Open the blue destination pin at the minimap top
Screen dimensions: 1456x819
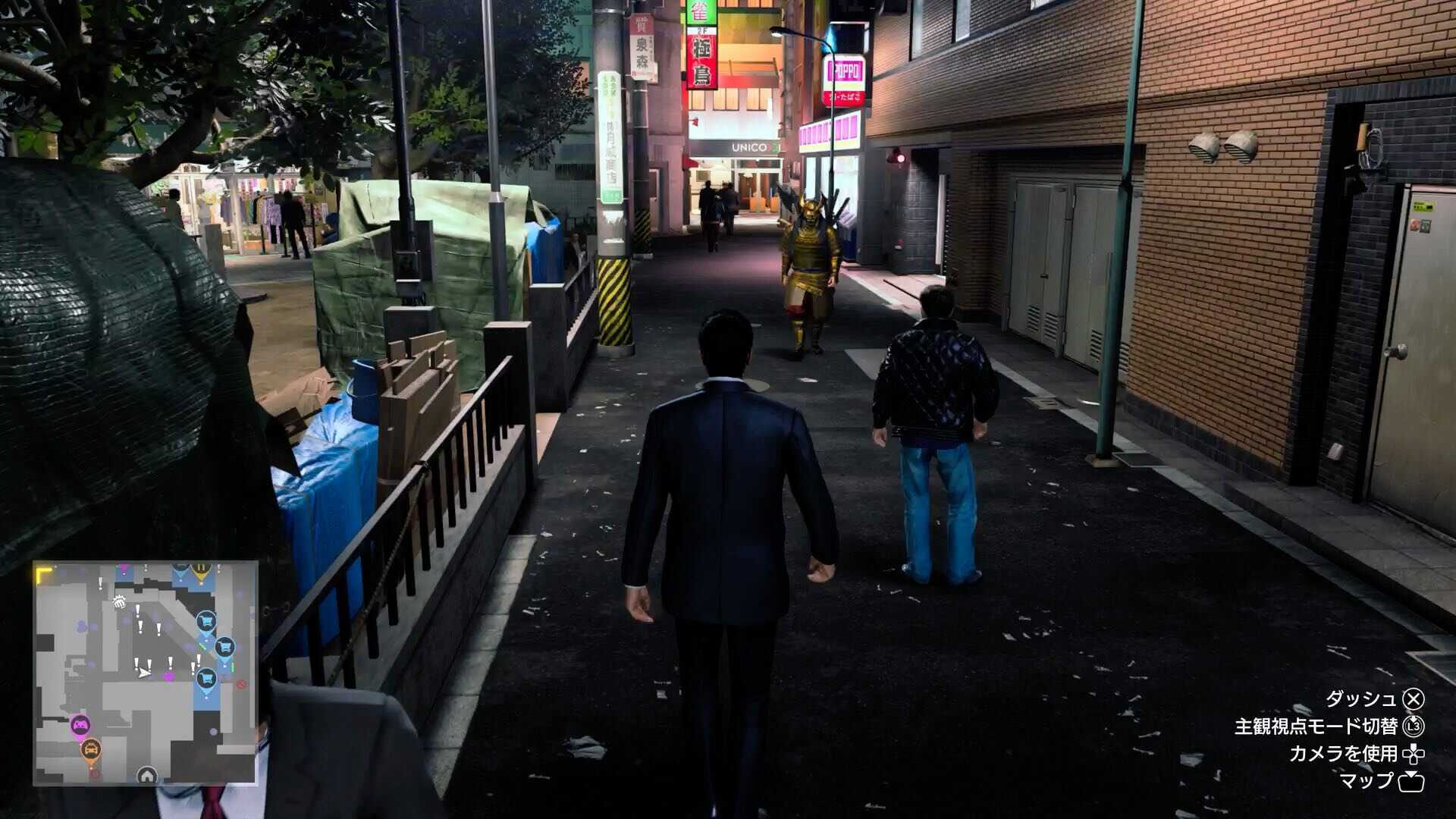tap(181, 568)
